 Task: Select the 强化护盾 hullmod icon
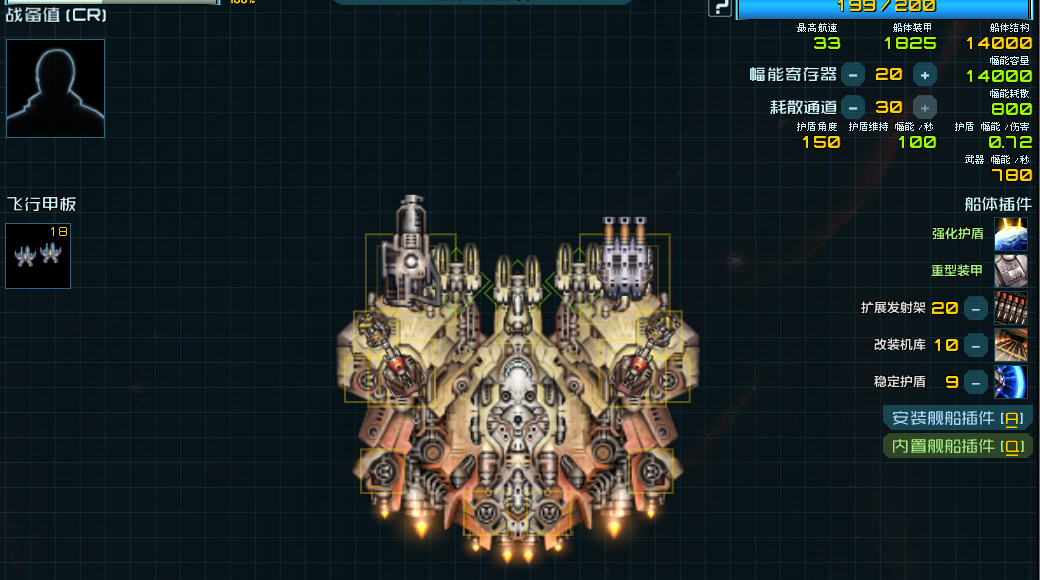tap(1010, 234)
